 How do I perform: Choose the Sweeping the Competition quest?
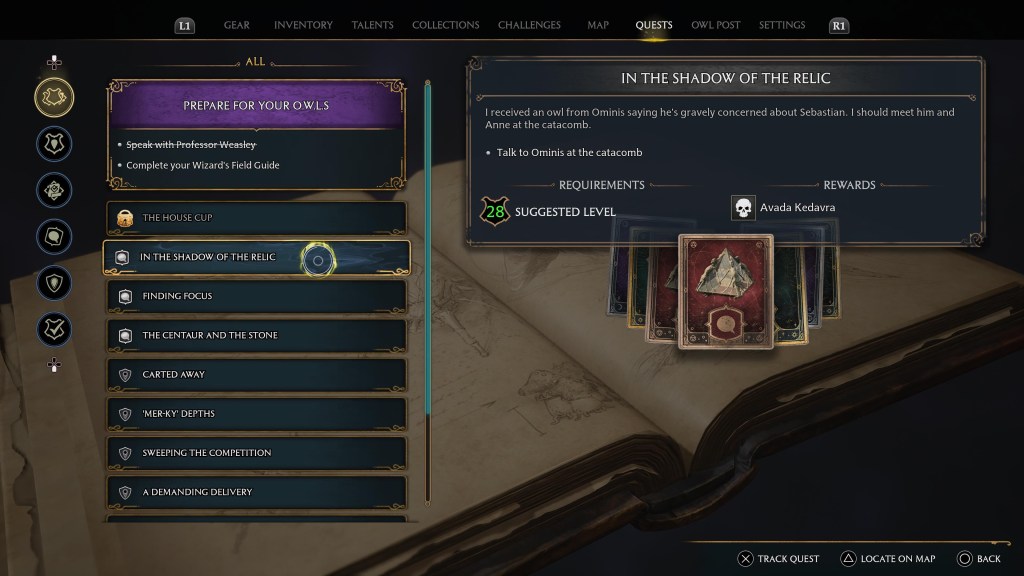tap(256, 453)
